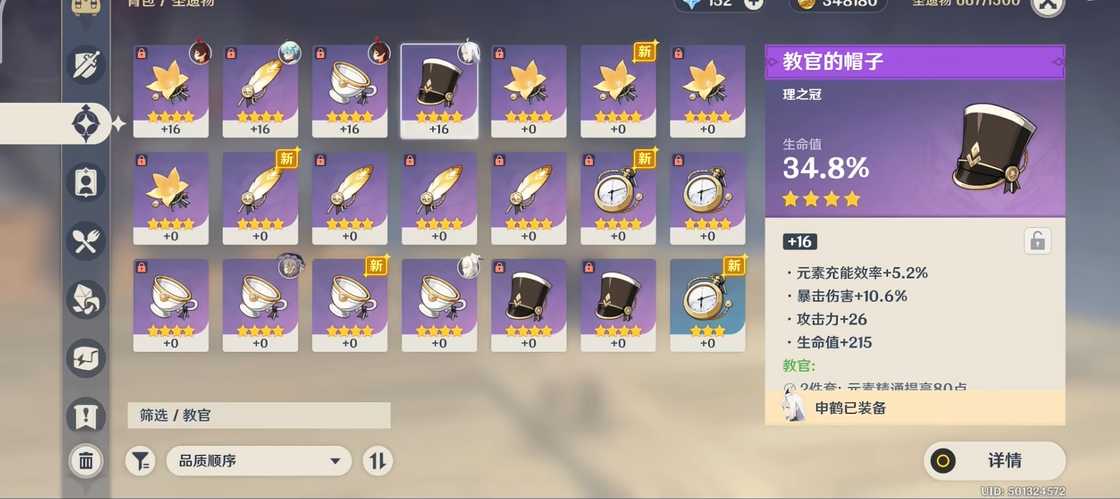The height and width of the screenshot is (499, 1120).
Task: Open the 详情 details button
Action: point(994,461)
